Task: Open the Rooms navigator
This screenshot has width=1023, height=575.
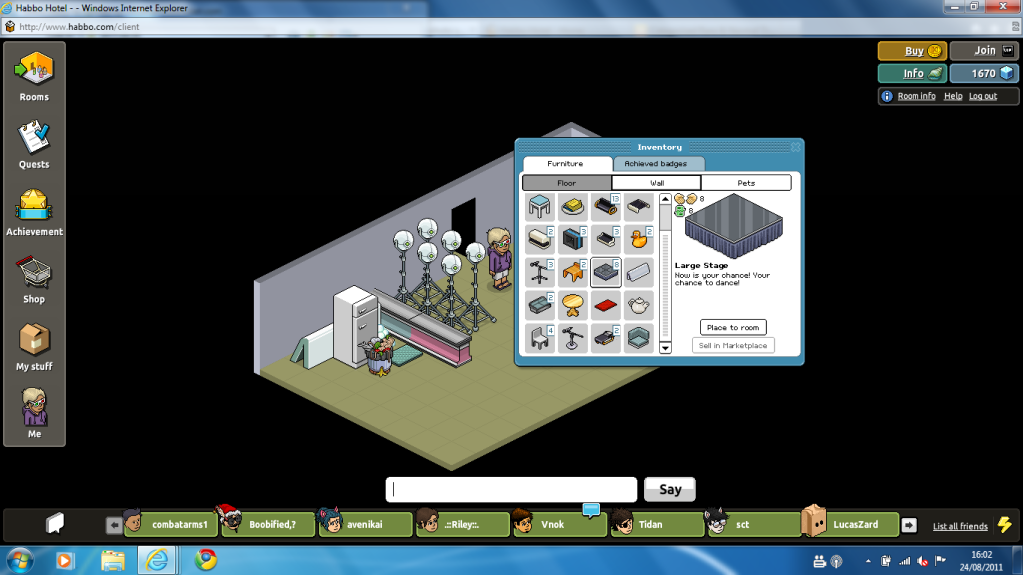Action: tap(34, 76)
